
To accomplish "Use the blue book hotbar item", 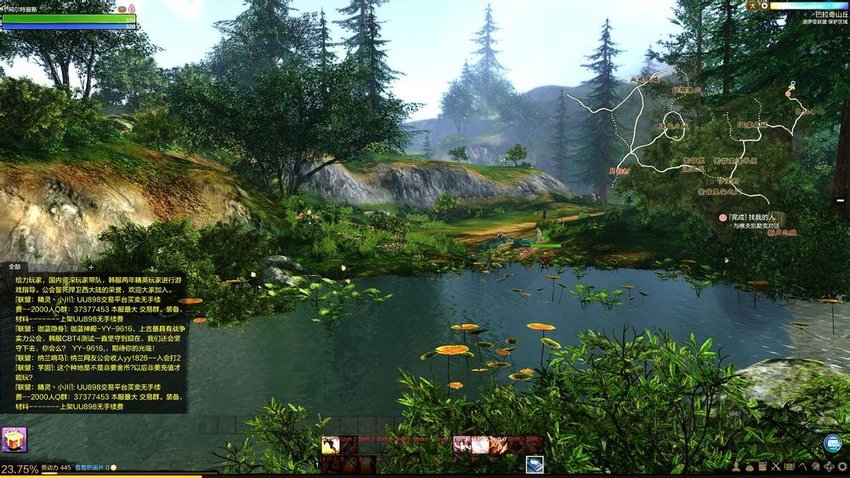I will 535,464.
